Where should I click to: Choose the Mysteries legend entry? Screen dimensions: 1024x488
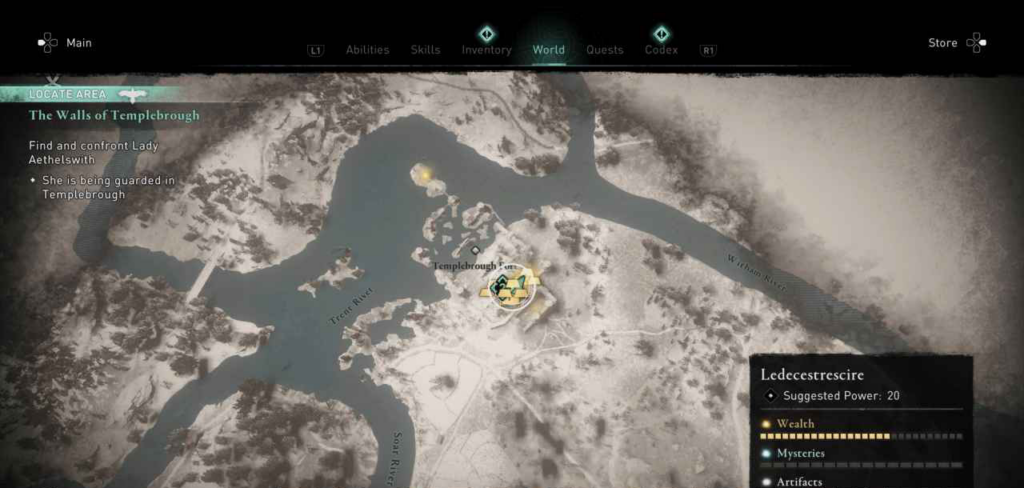coord(801,453)
